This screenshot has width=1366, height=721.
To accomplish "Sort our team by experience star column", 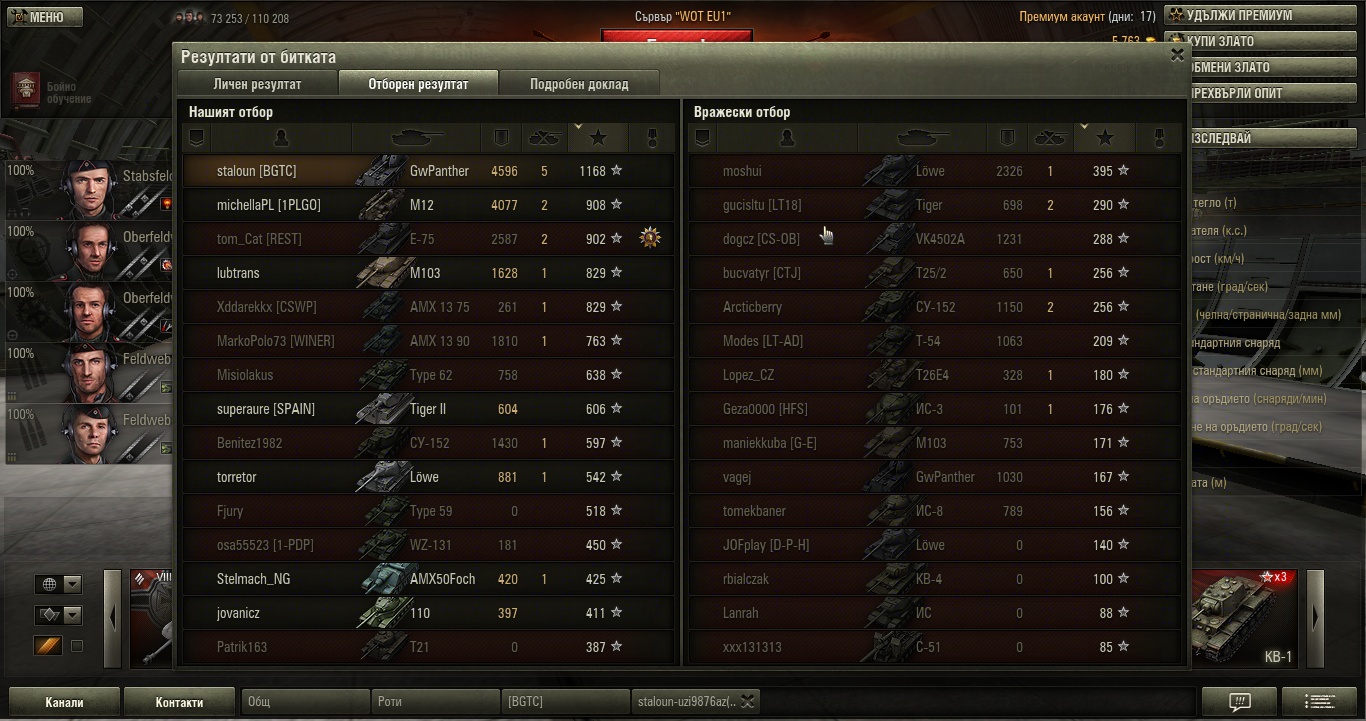I will pos(598,138).
